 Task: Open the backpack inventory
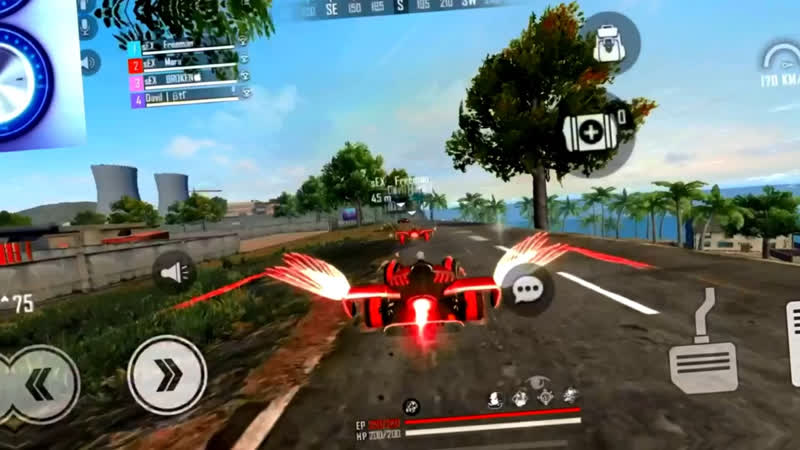point(609,42)
